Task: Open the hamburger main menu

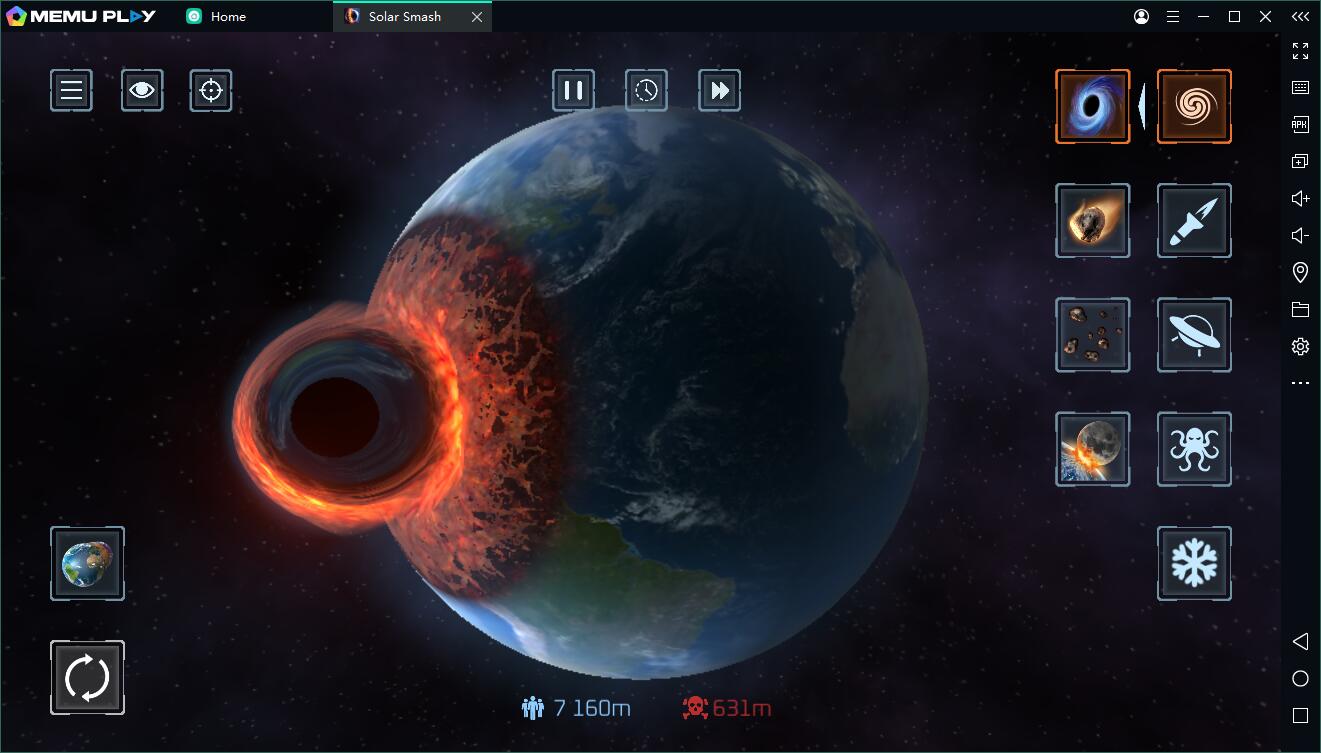Action: coord(71,90)
